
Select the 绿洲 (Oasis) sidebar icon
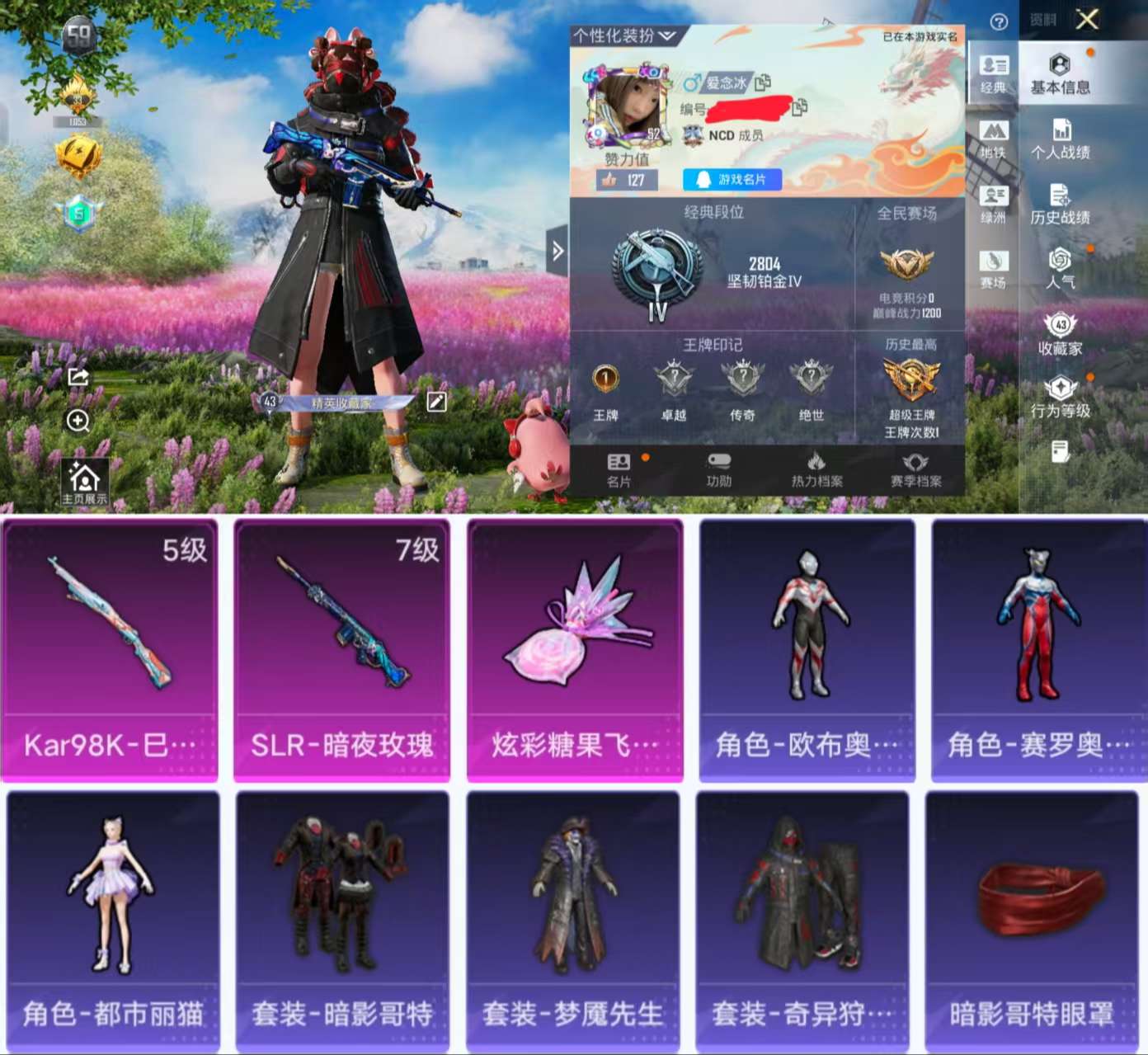click(x=994, y=202)
